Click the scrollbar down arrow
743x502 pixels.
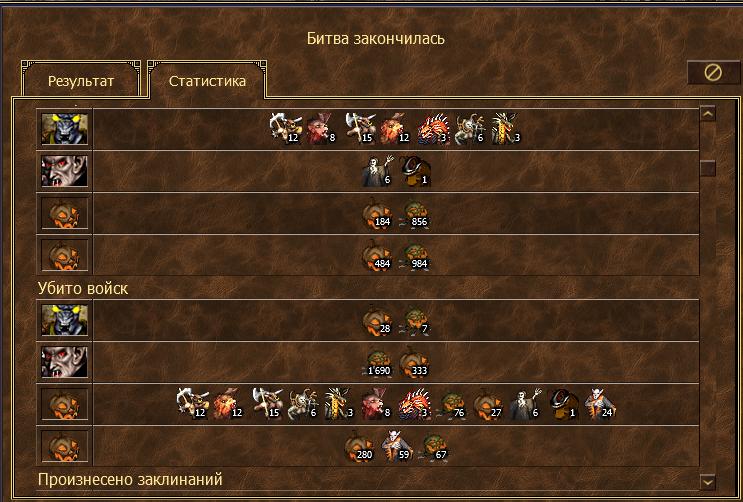[708, 481]
